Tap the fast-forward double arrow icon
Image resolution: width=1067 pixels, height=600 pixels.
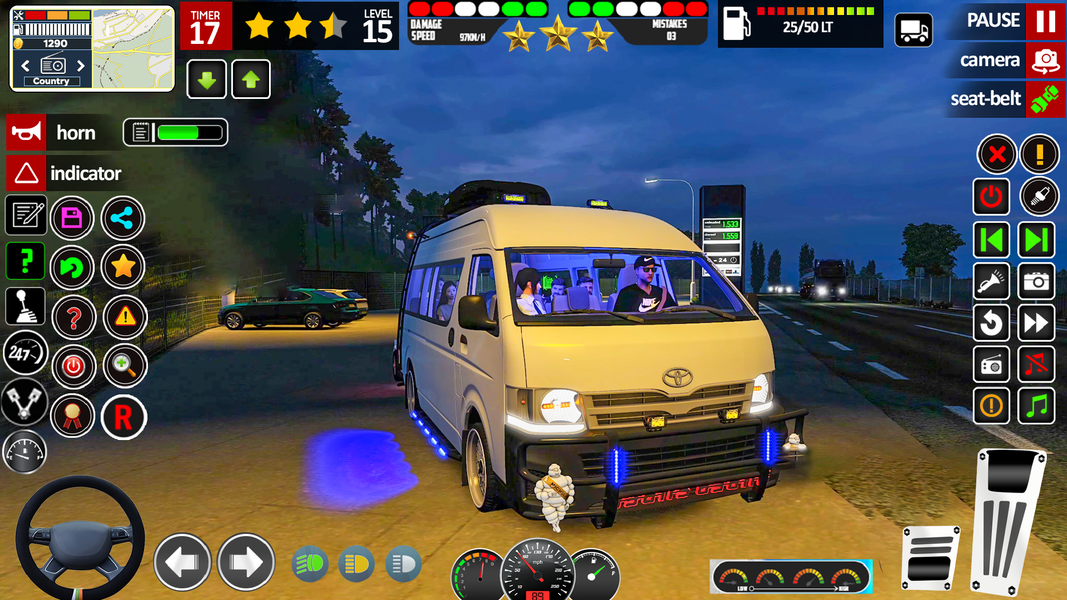tap(1037, 323)
